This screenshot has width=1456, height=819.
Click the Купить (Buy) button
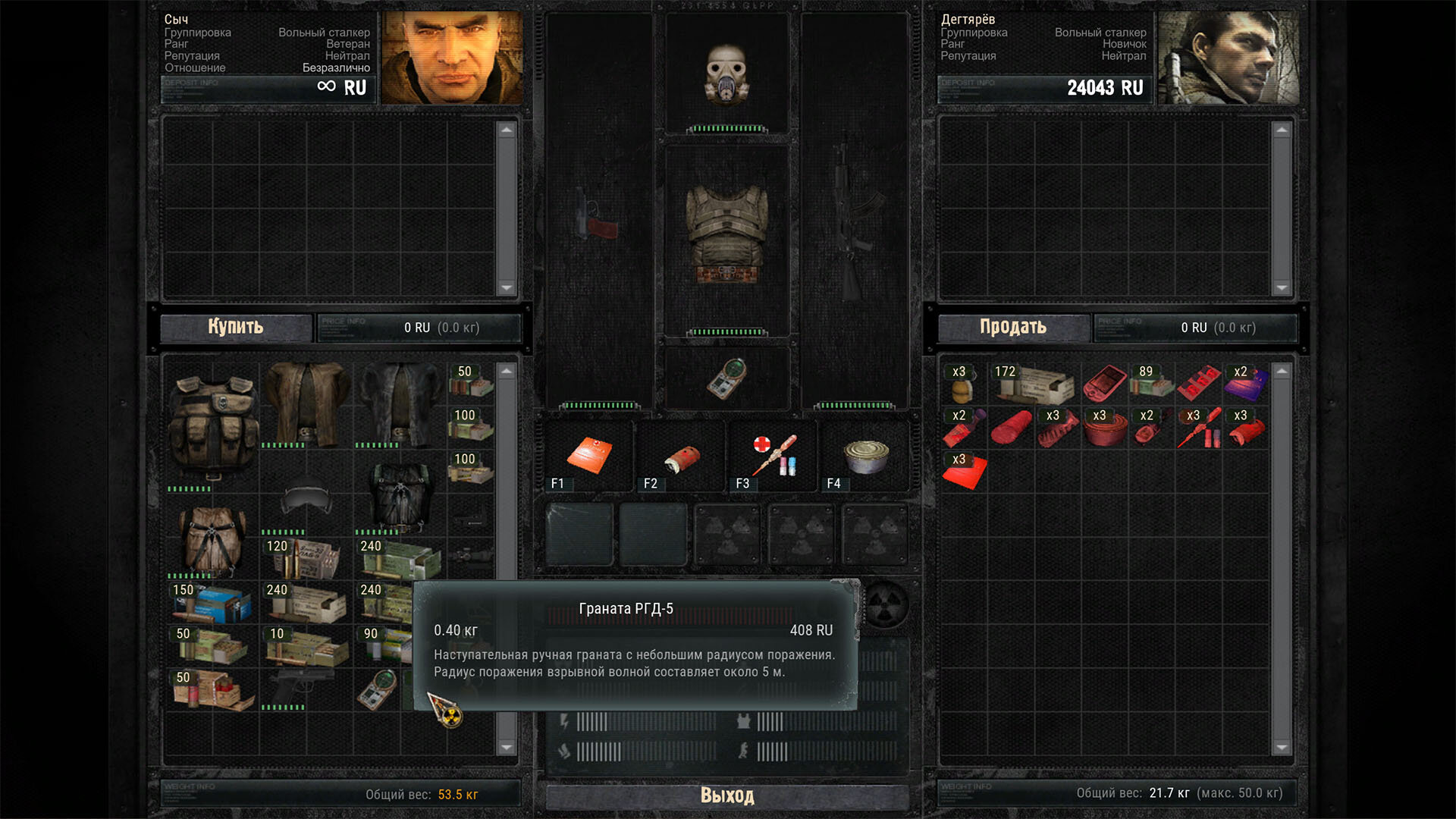(x=236, y=328)
